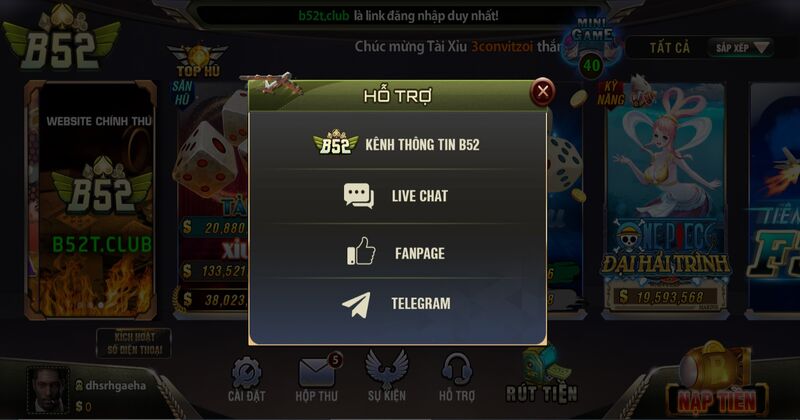Open the Hộp Thư mailbox

316,380
